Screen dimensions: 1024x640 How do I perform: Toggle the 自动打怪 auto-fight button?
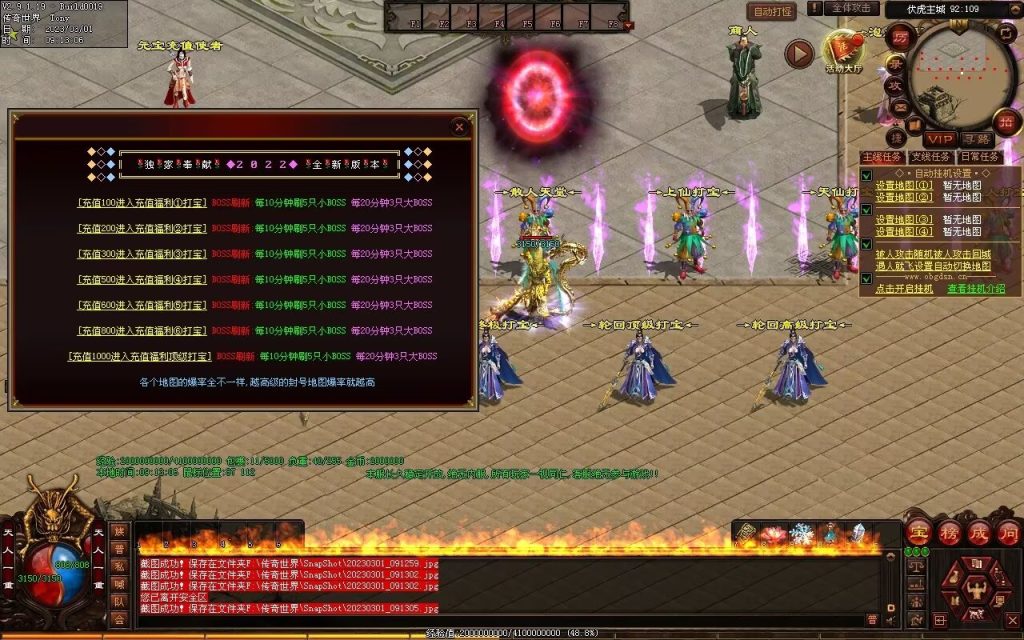772,11
